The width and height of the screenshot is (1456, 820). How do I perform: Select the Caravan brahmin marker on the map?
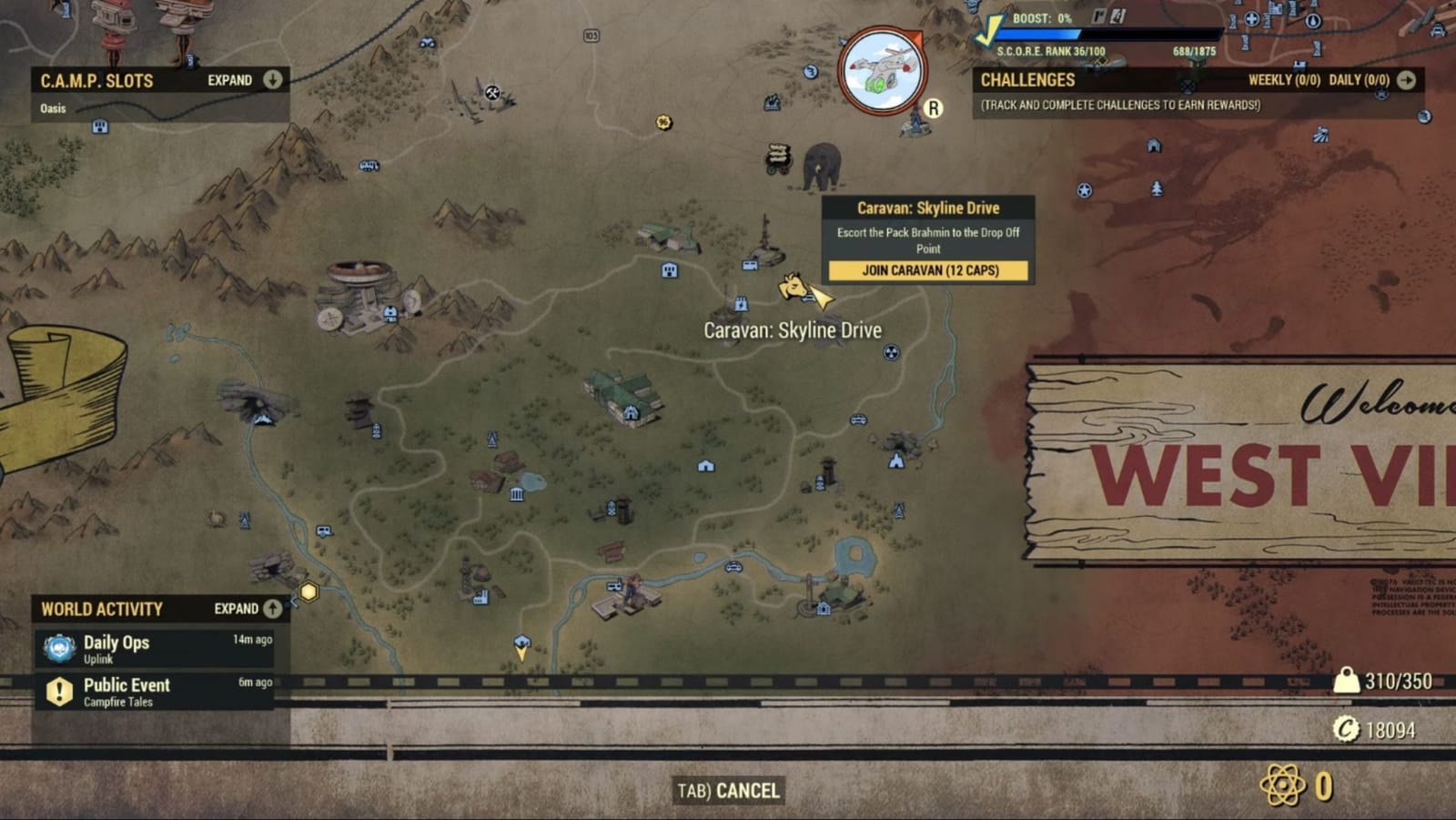point(794,283)
